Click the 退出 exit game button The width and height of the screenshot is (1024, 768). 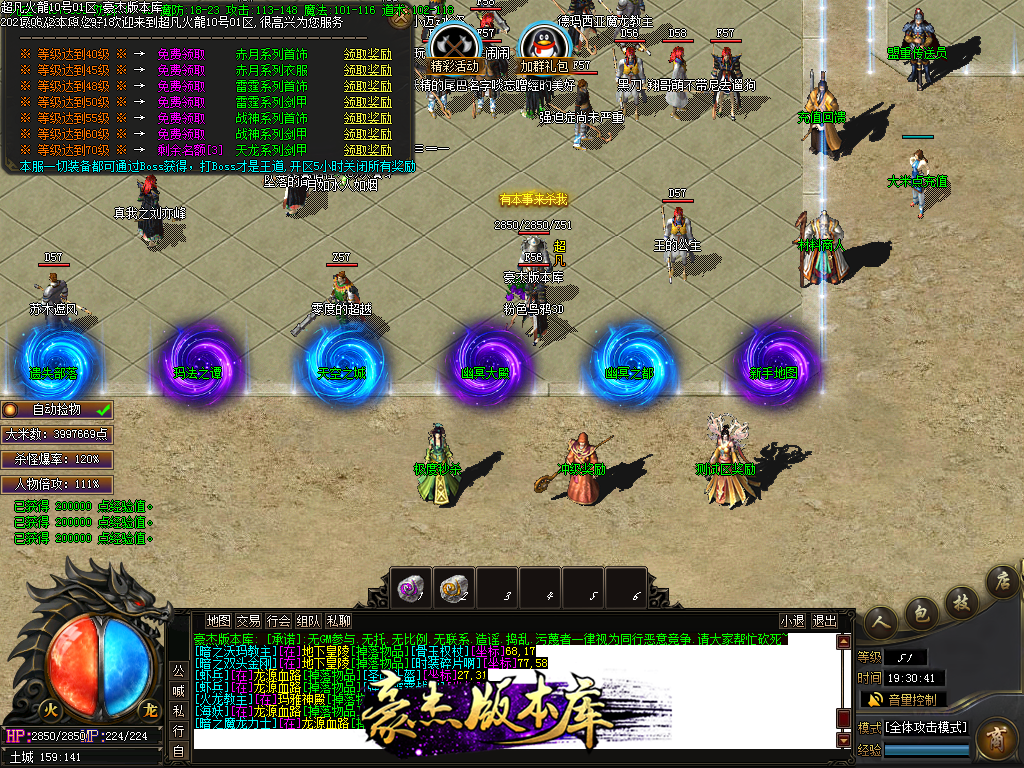(x=825, y=621)
